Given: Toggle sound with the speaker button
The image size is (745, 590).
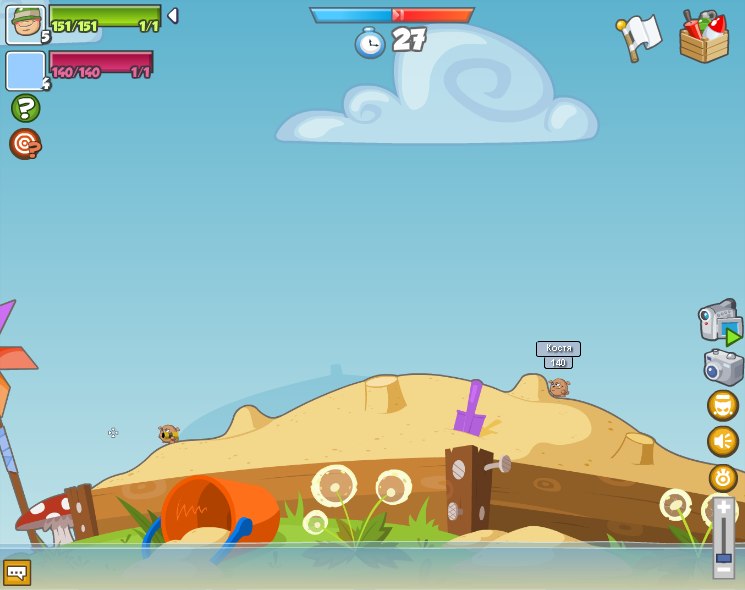Looking at the screenshot, I should click(x=722, y=441).
